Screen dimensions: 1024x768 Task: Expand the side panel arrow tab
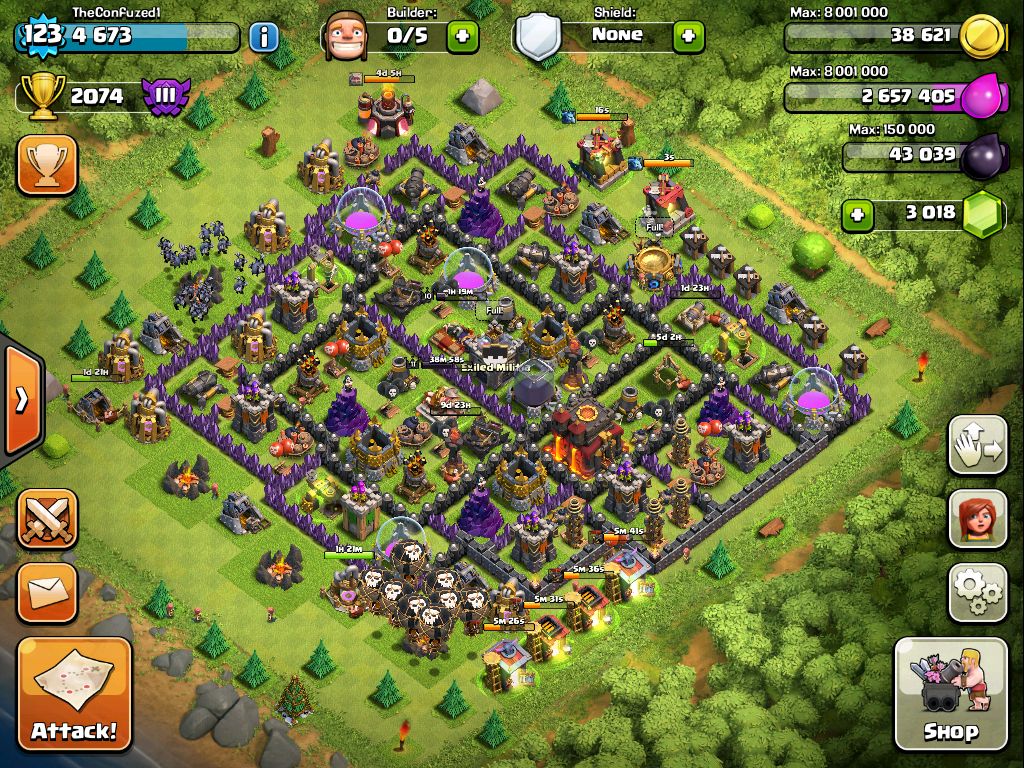[x=20, y=401]
